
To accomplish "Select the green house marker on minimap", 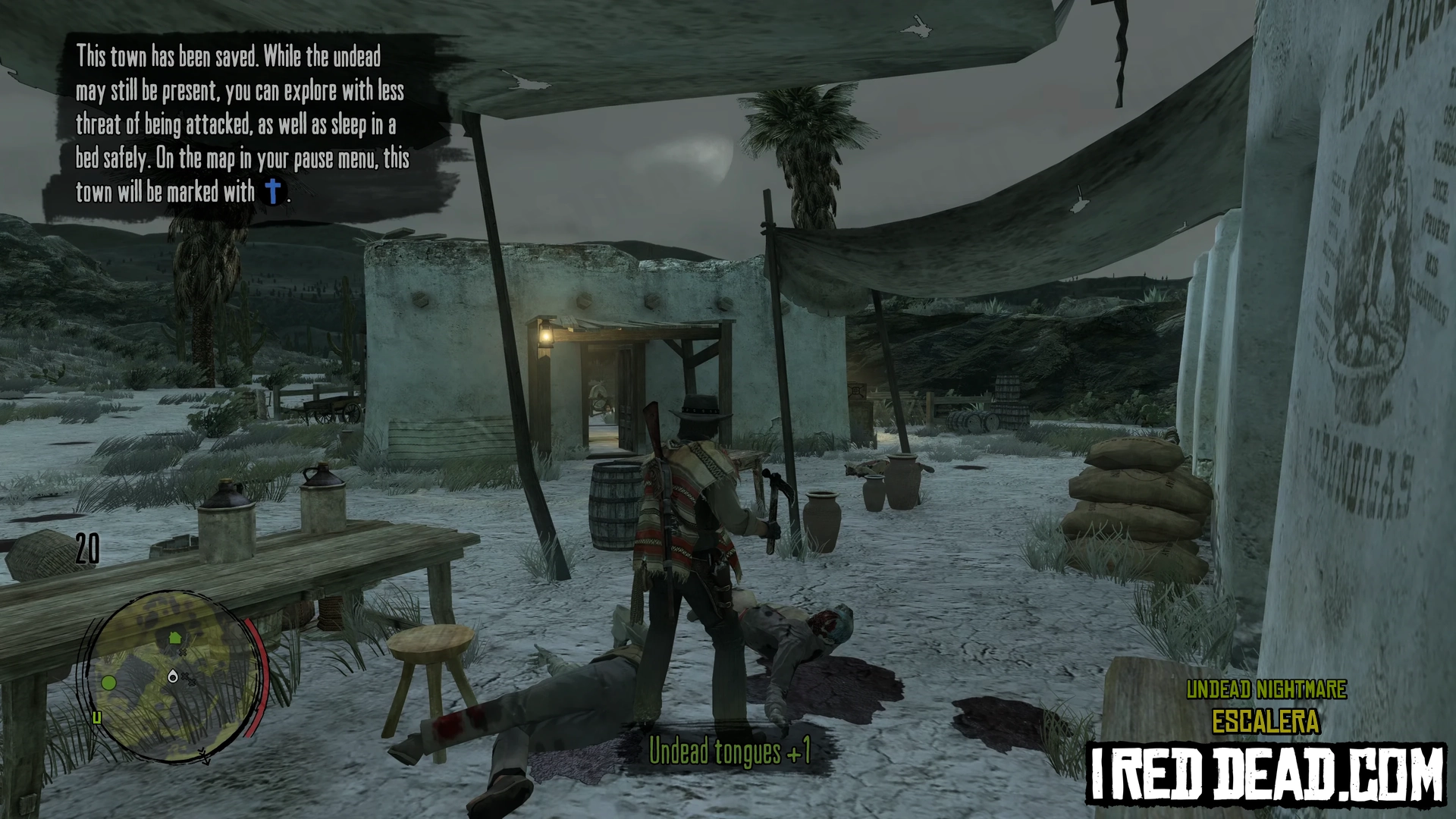I will click(175, 638).
